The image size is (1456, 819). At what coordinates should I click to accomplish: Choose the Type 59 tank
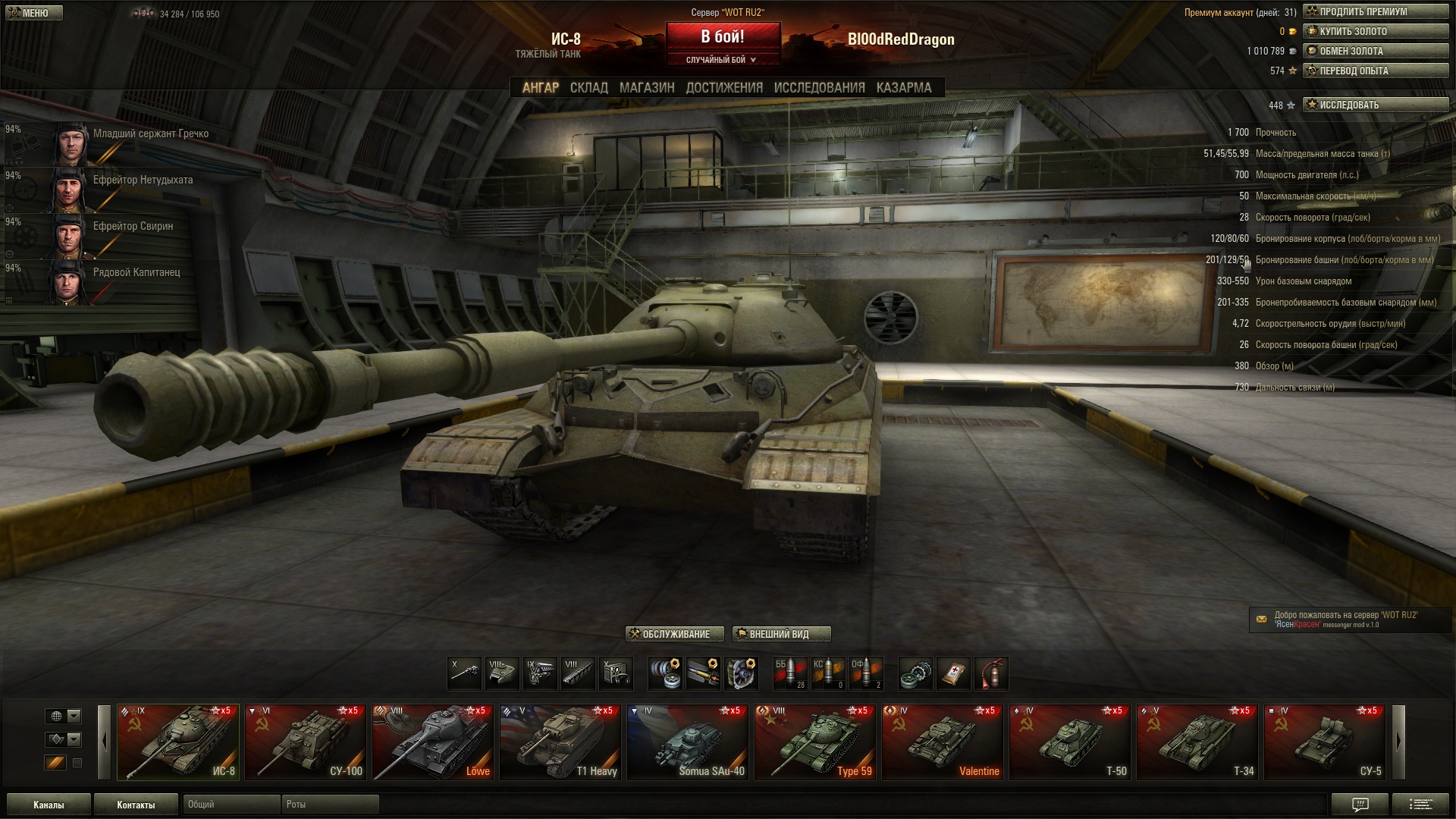[x=815, y=742]
